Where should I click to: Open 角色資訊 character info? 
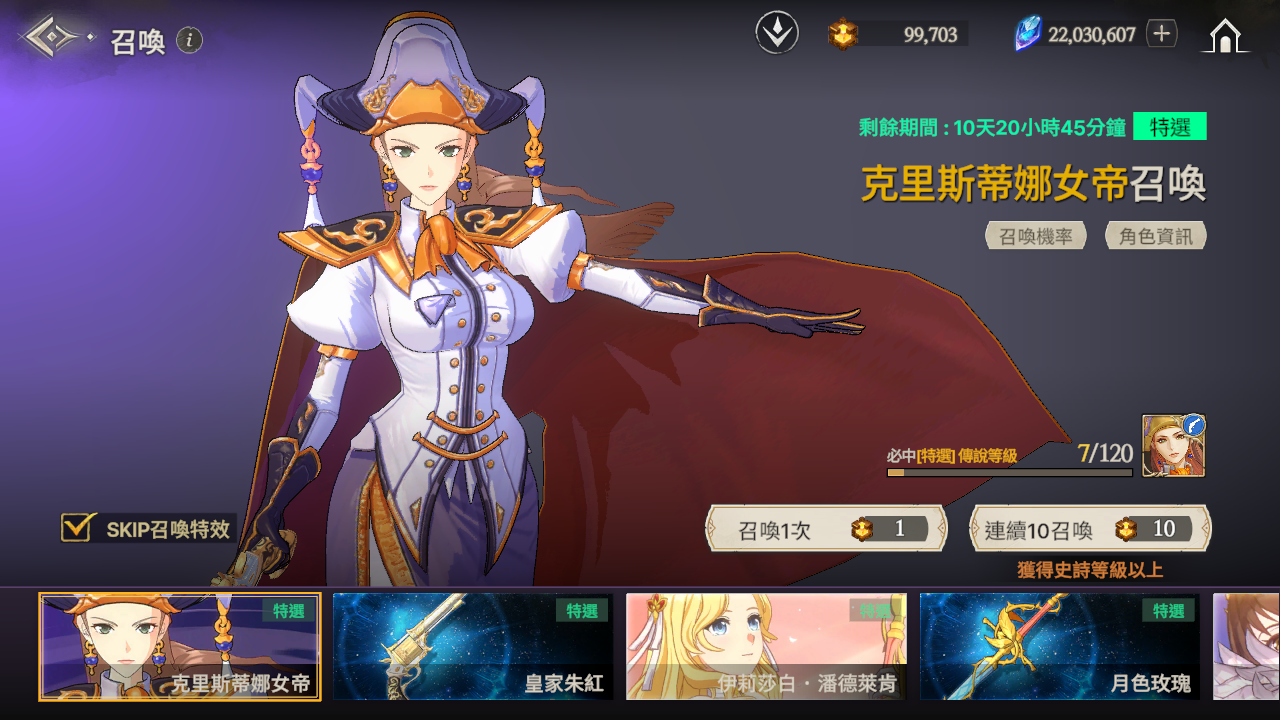1156,236
